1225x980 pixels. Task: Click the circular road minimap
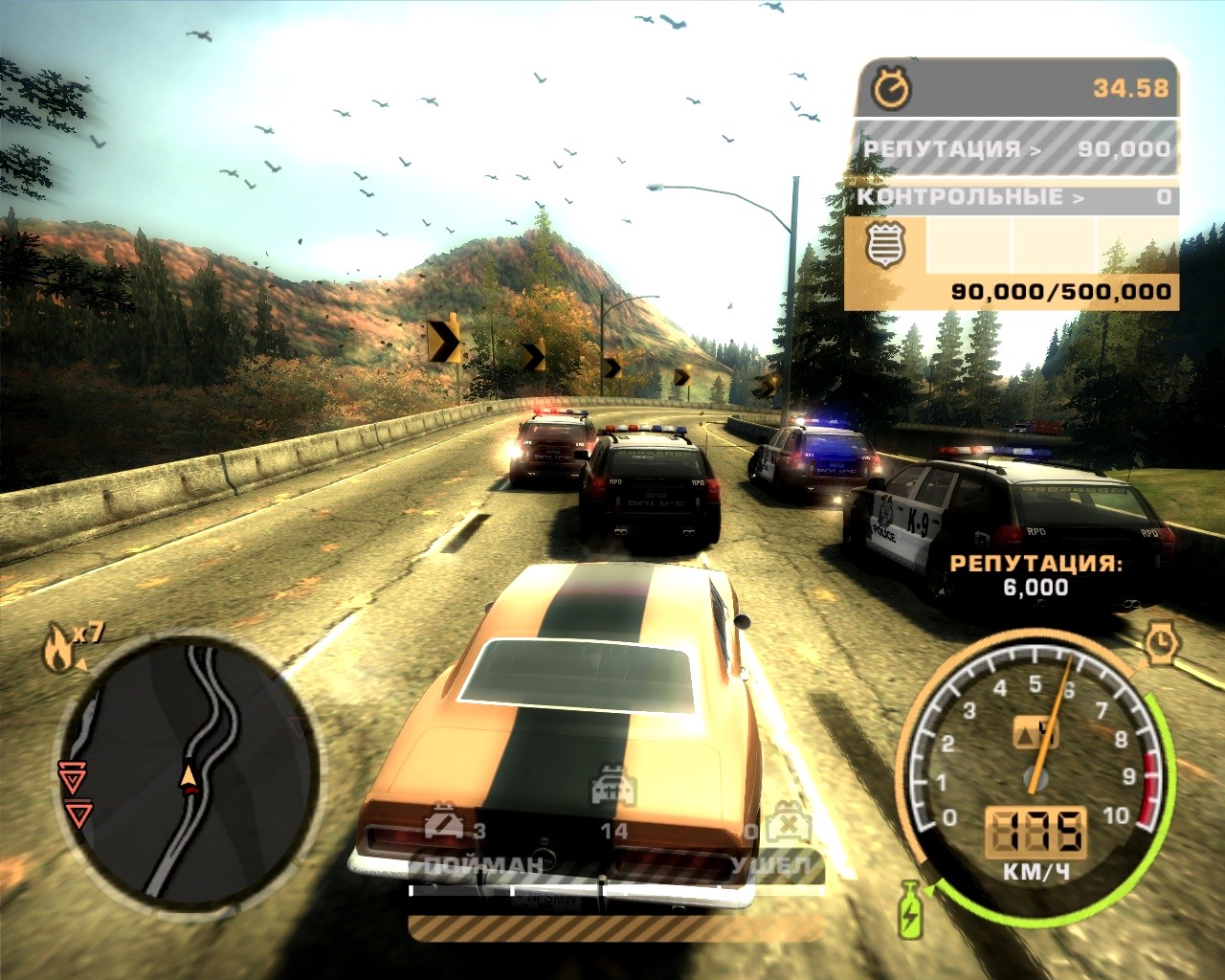189,771
